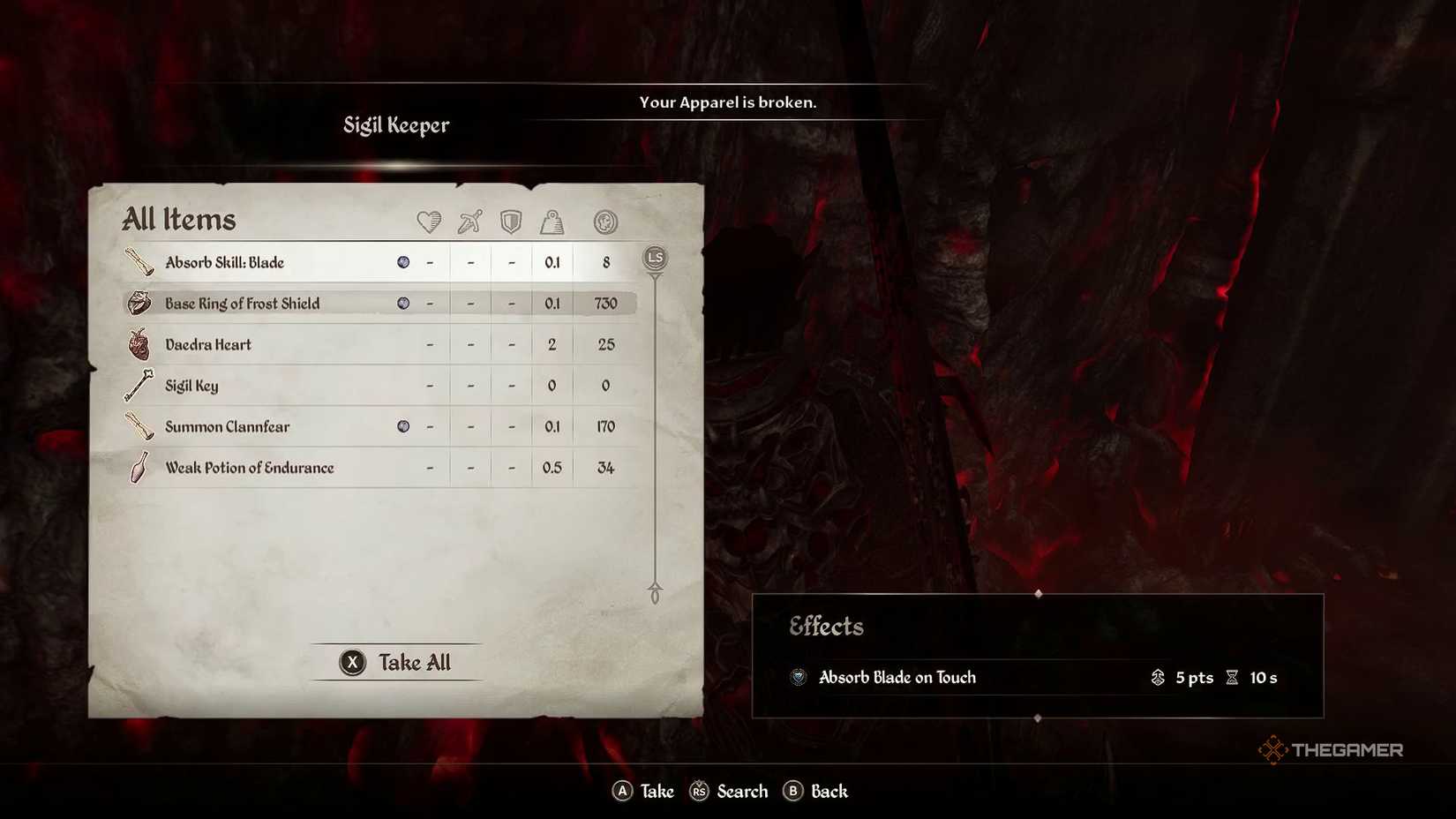The image size is (1456, 819).
Task: Toggle the enchantment orb on Base Ring of Frost Shield
Action: point(404,302)
